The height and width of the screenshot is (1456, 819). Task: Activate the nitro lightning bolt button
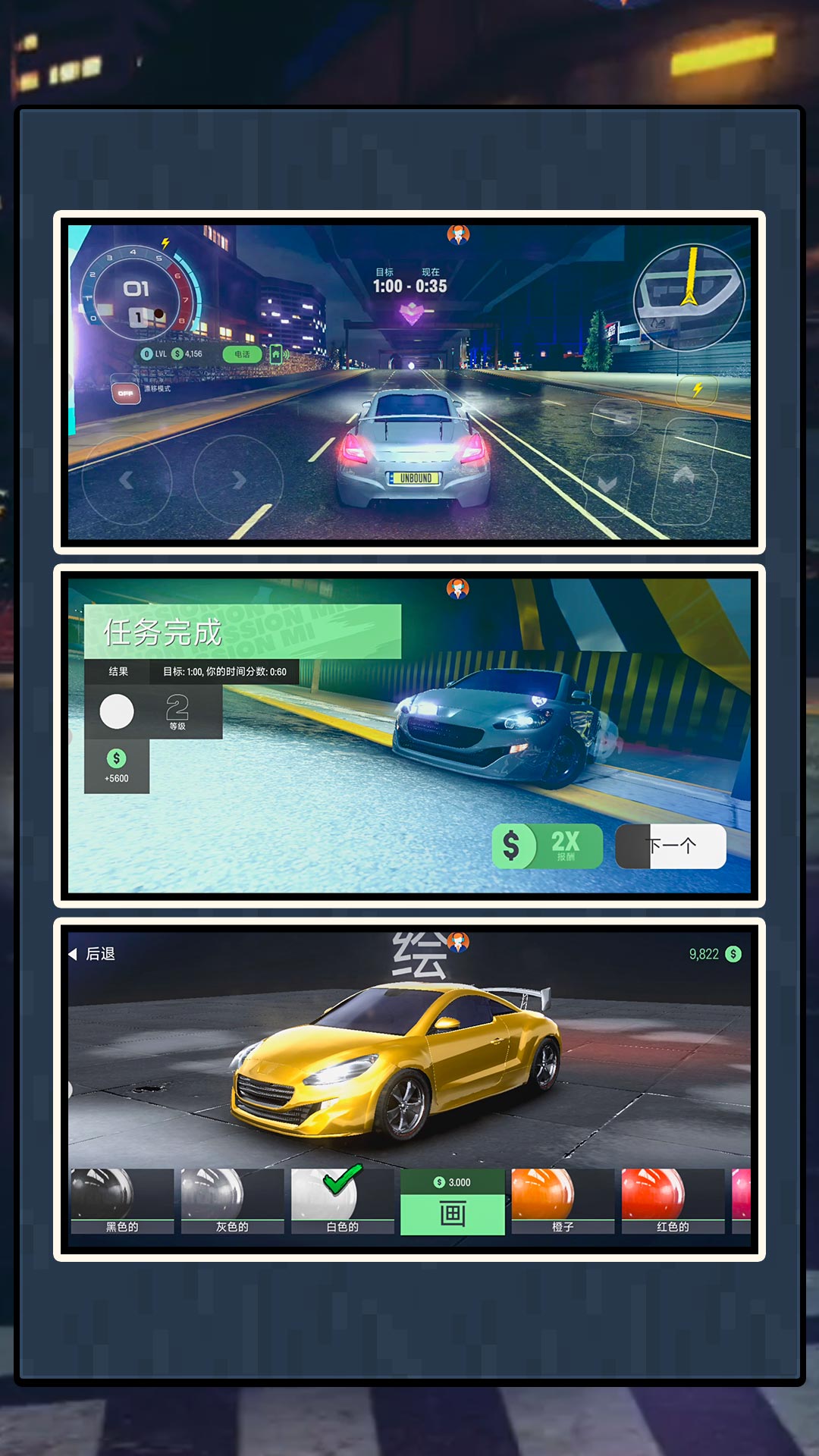pyautogui.click(x=698, y=390)
